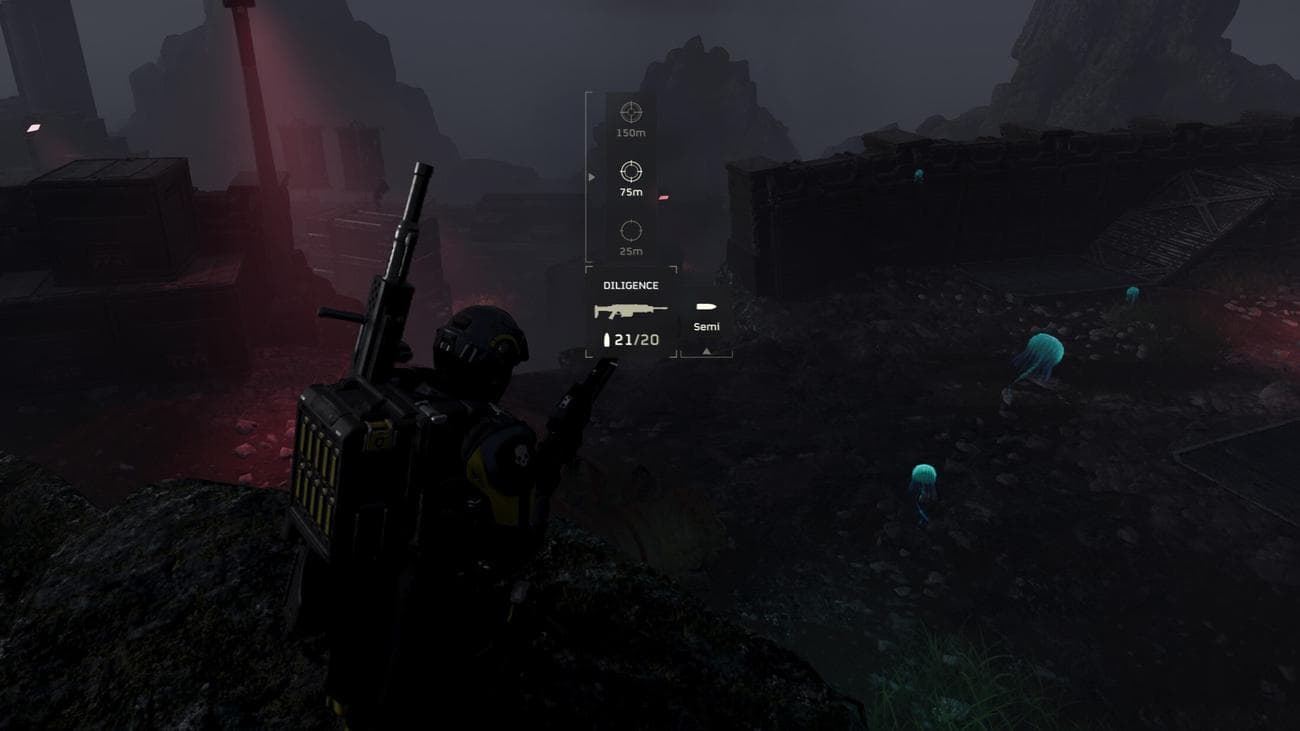Click the bullet fire-mode icon above Semi
This screenshot has height=731, width=1300.
708,306
